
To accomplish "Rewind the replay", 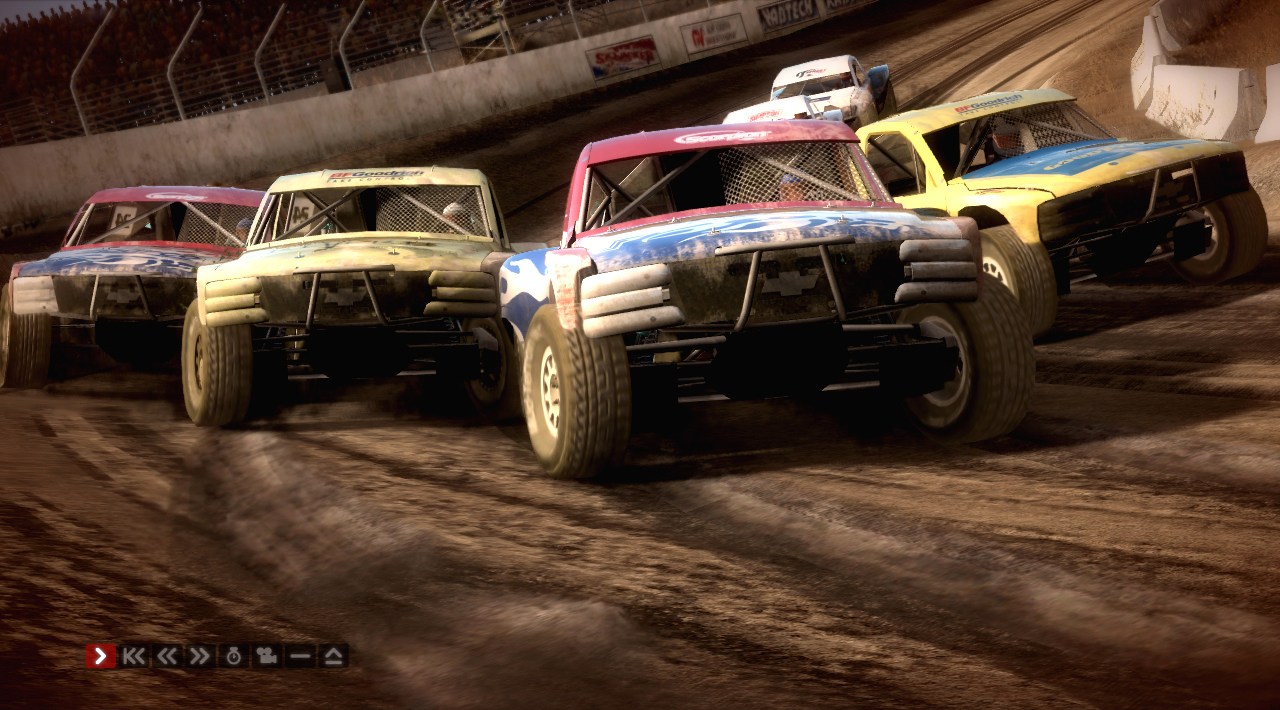I will pos(167,656).
